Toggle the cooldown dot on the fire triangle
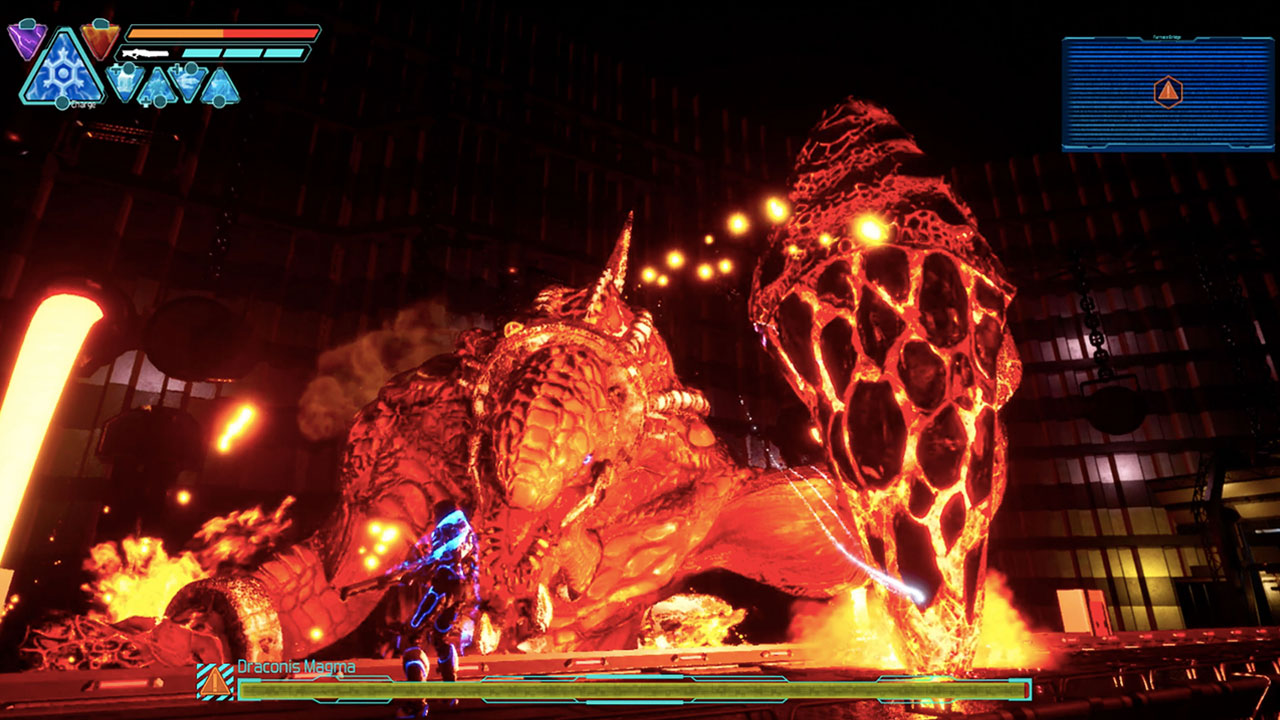Viewport: 1280px width, 720px height. [99, 24]
